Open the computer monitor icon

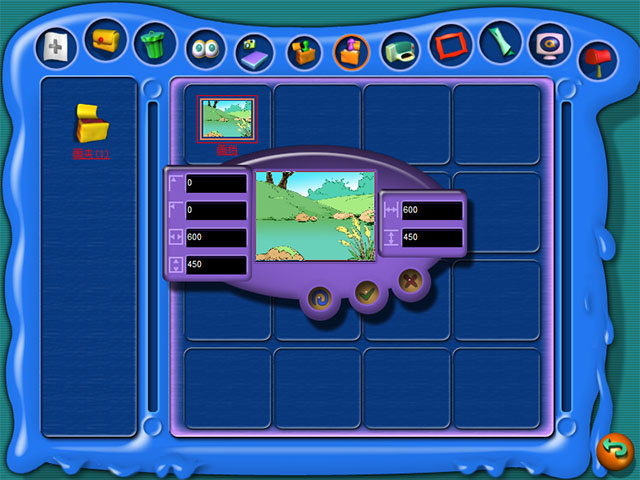click(x=549, y=45)
